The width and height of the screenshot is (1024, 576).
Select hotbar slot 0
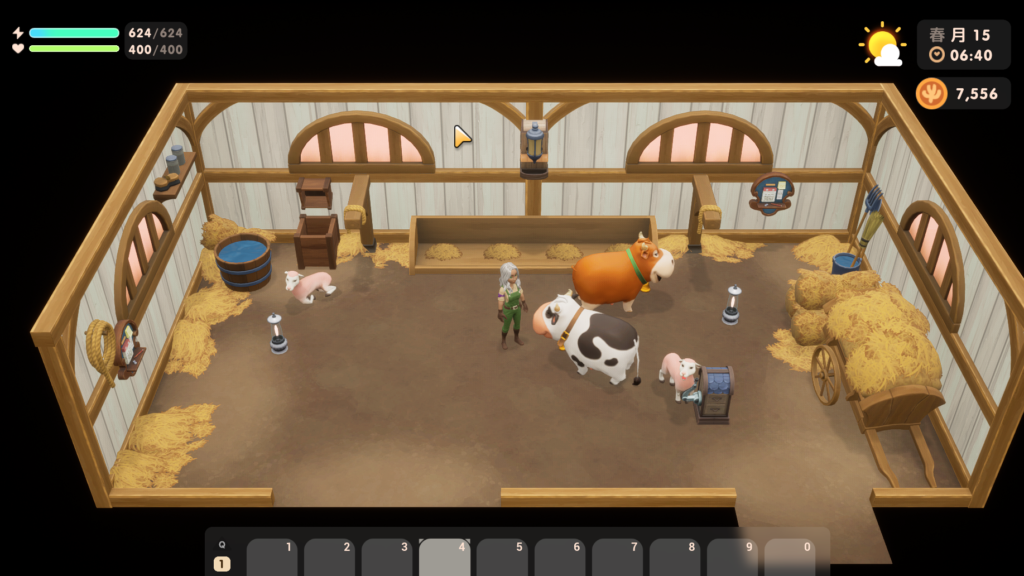(790, 558)
